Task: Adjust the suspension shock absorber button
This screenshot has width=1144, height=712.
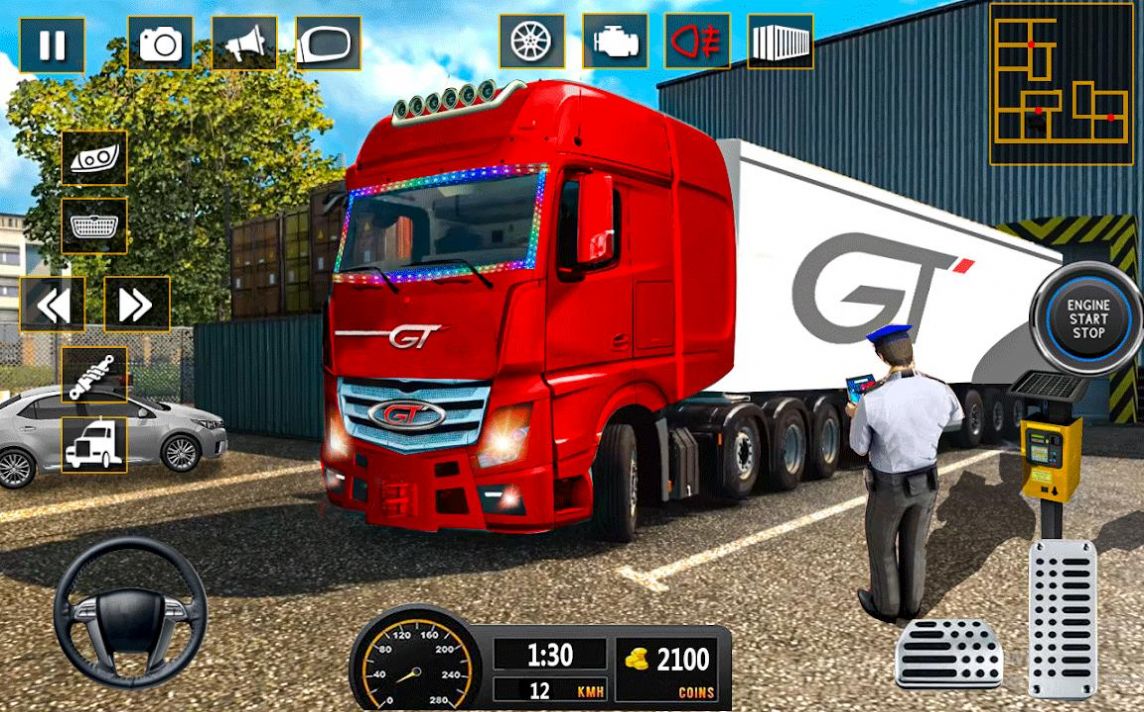Action: pyautogui.click(x=94, y=375)
